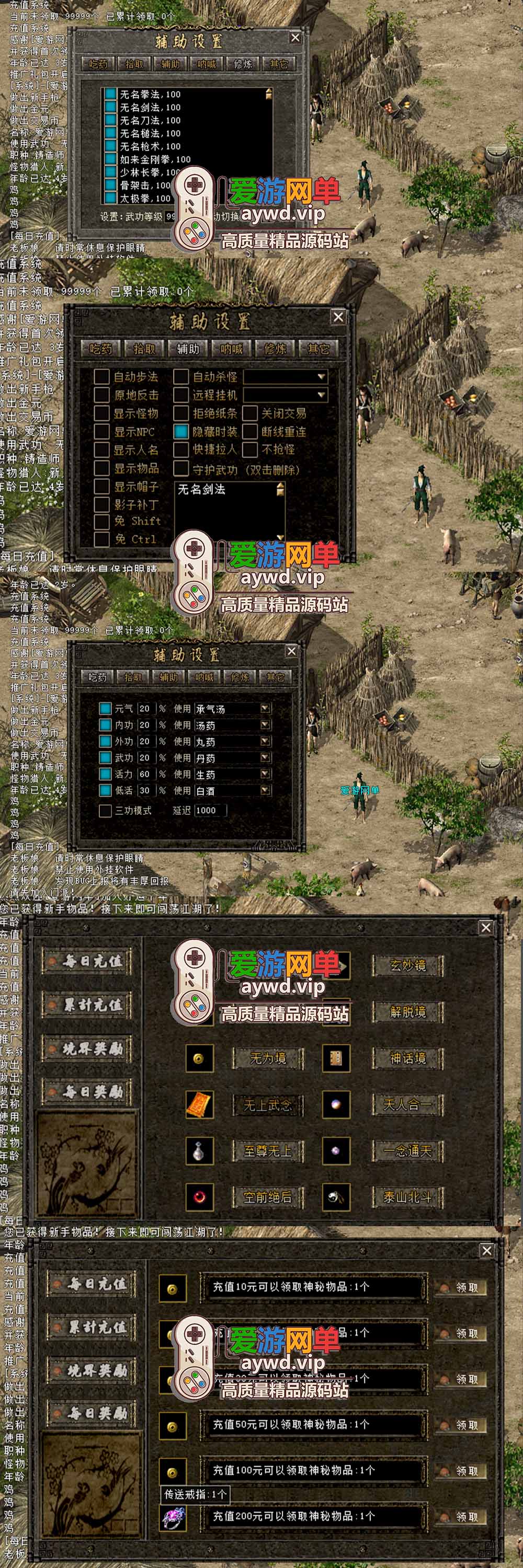
Task: Enable the 自动步法 option
Action: pos(101,377)
